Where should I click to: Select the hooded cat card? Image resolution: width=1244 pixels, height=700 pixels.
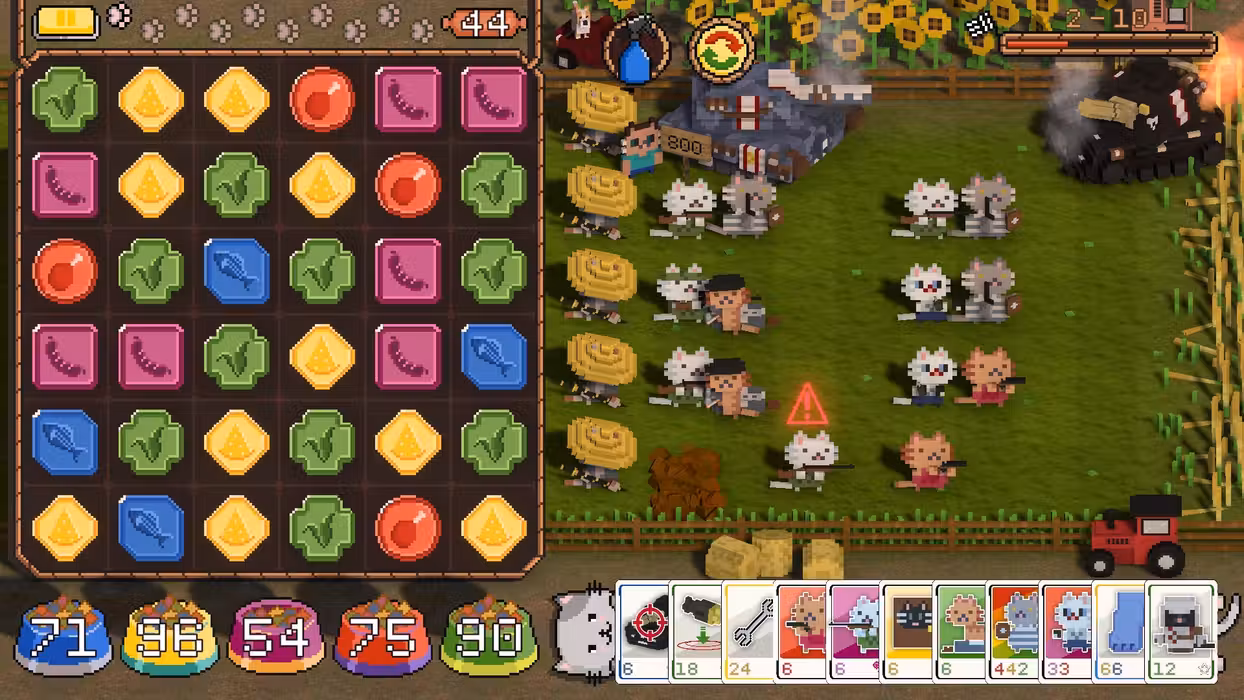[1180, 630]
